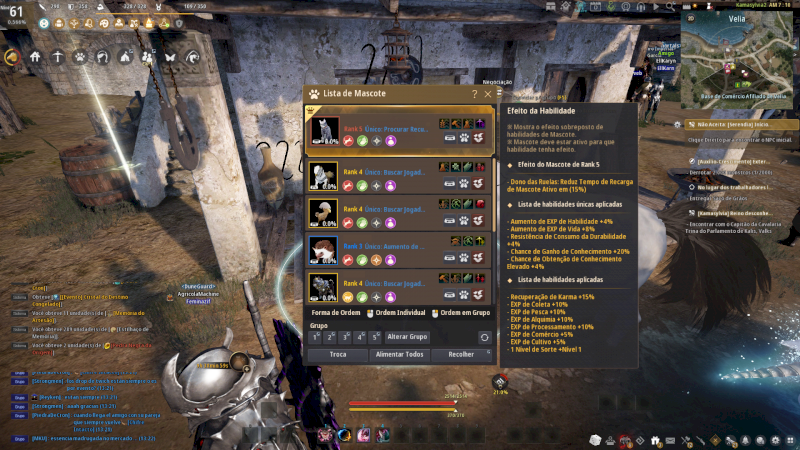Select the Rank 3 pet row
The image size is (800, 450).
coord(399,249)
